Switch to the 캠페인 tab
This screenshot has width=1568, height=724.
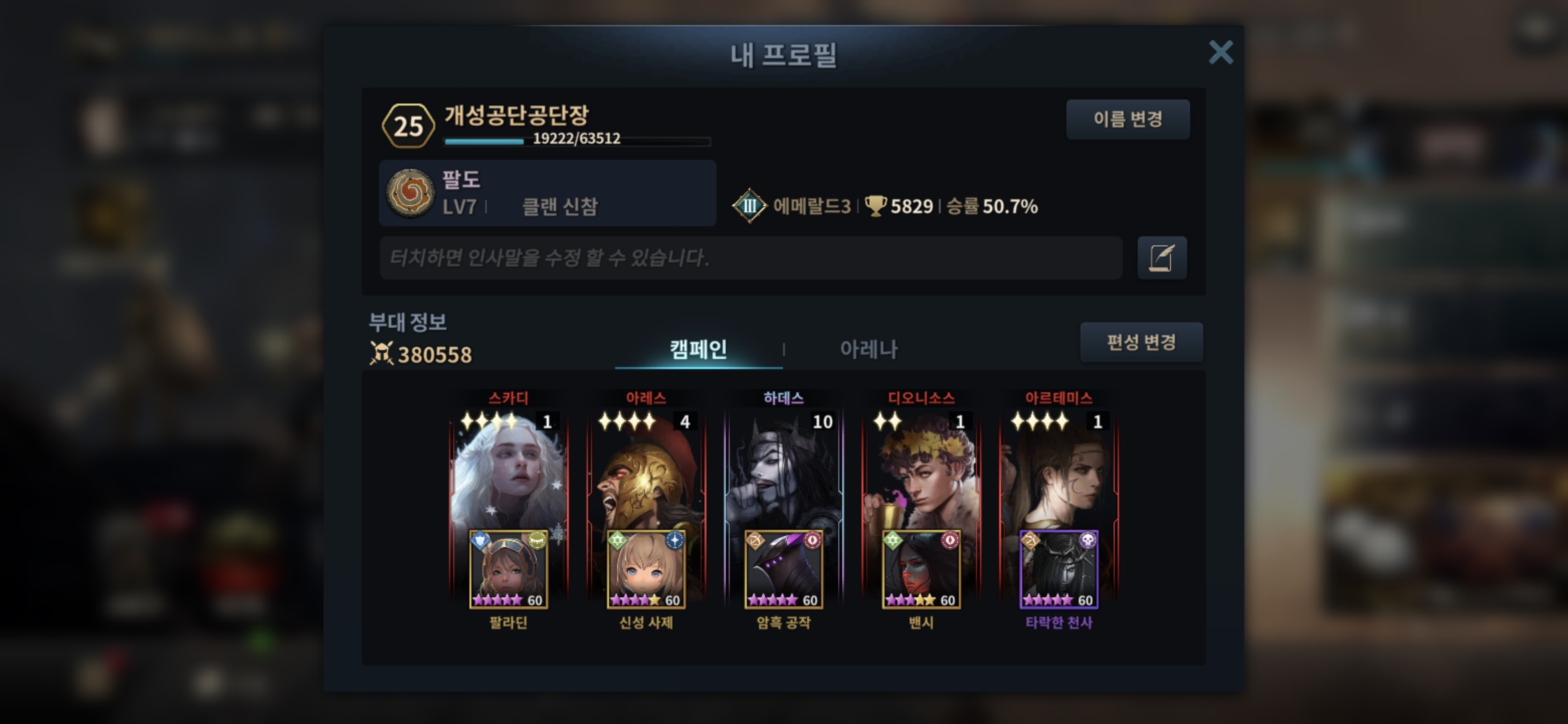coord(698,349)
